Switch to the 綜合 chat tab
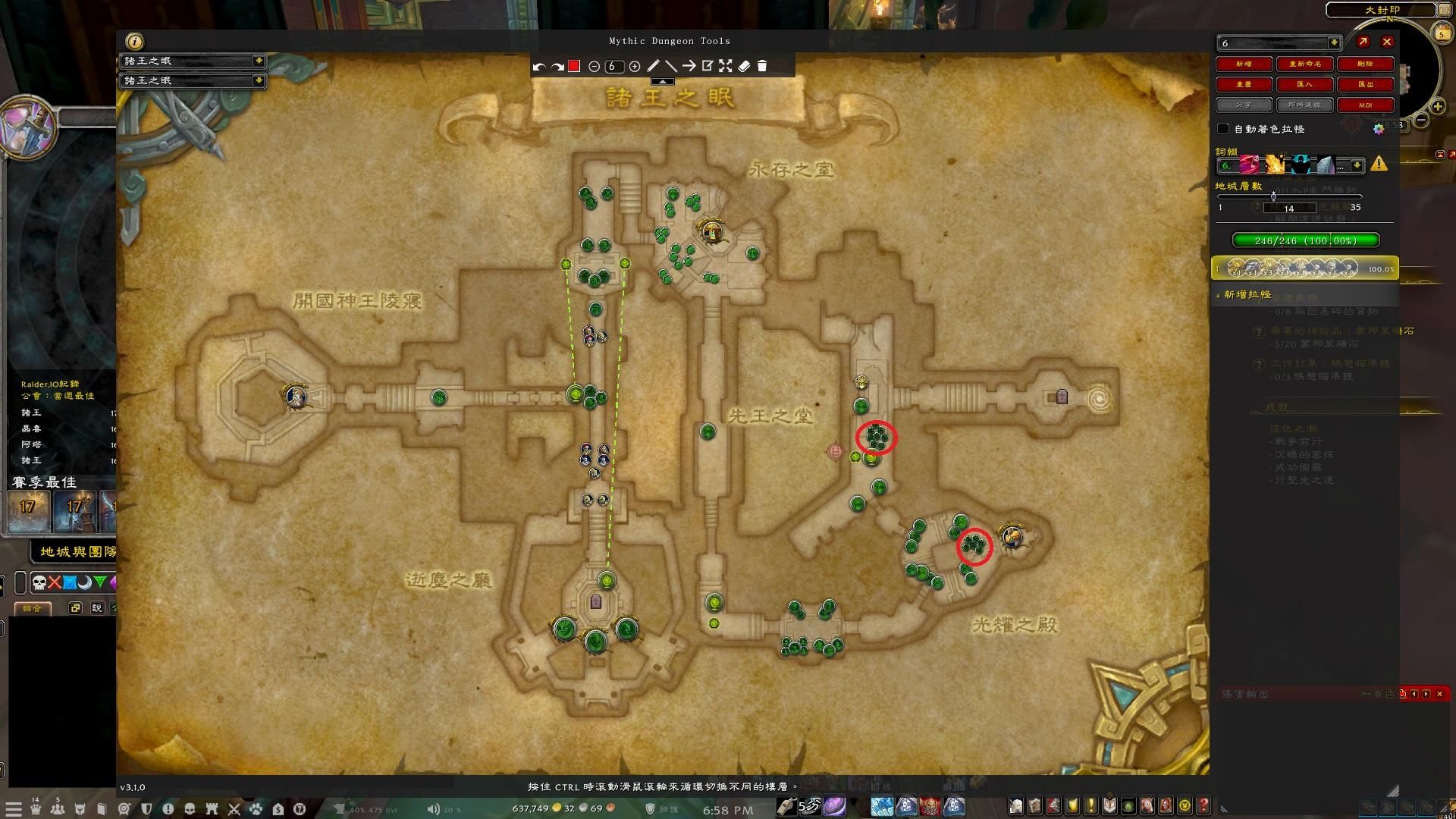Viewport: 1456px width, 819px height. coord(33,608)
